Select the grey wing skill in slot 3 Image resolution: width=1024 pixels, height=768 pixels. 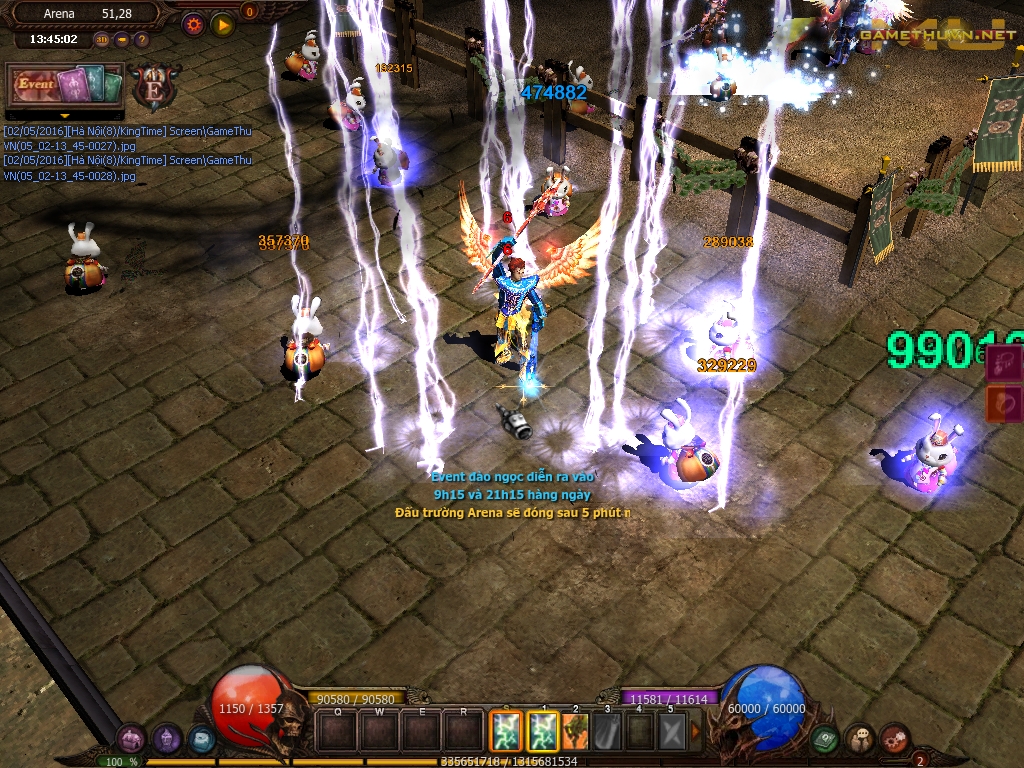[x=607, y=731]
